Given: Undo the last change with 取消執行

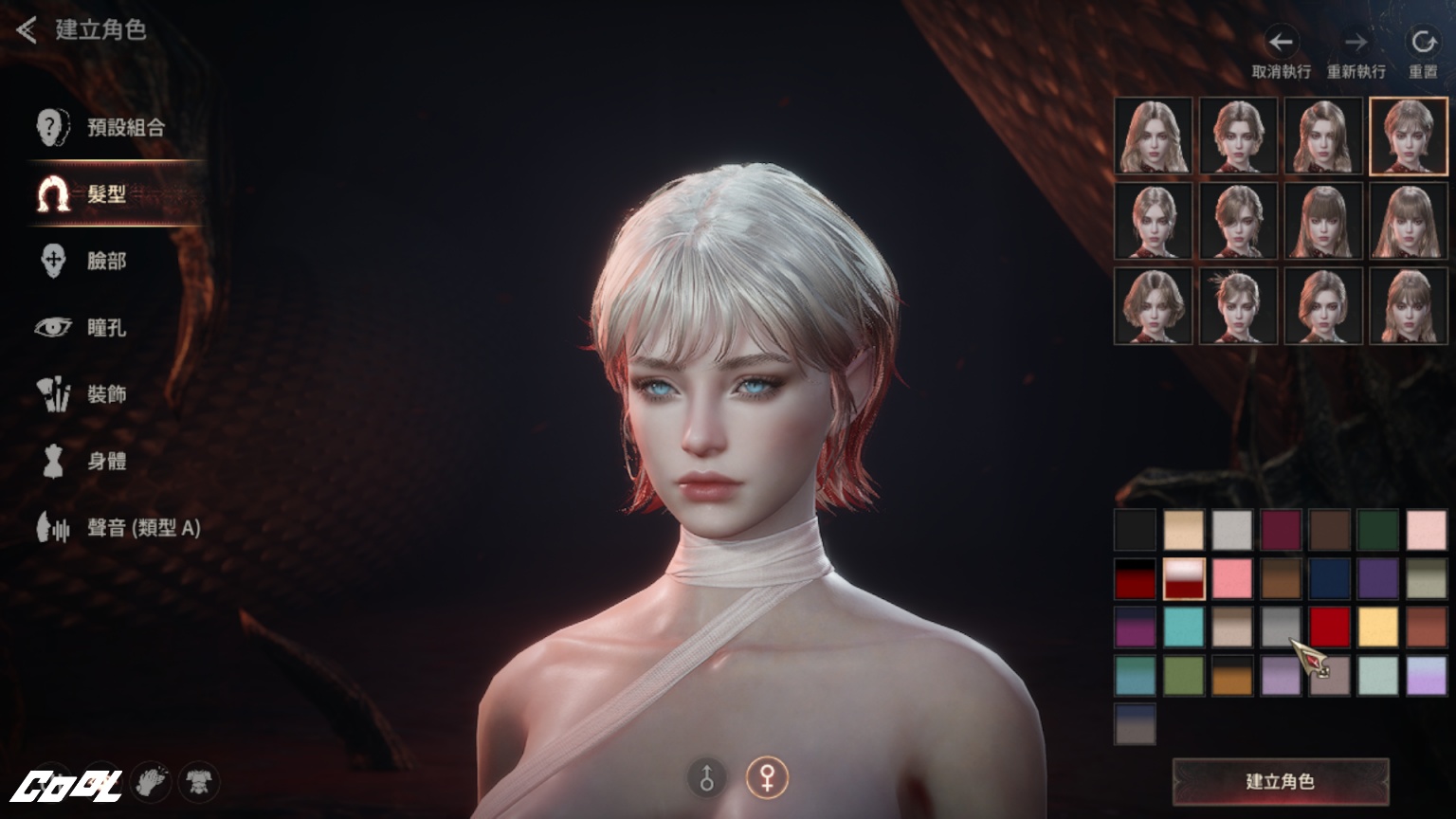Looking at the screenshot, I should point(1281,53).
